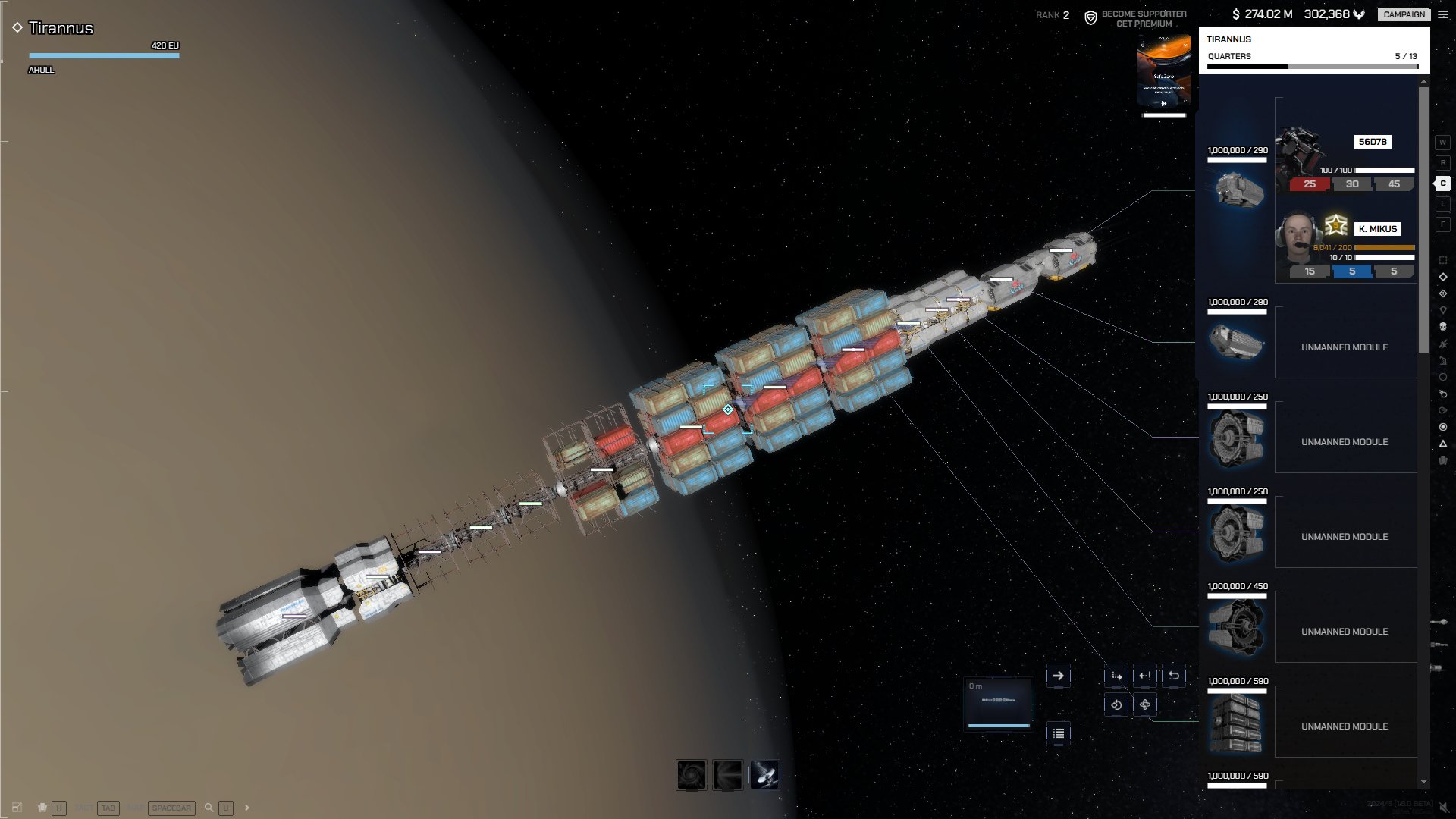Open the list view button
Viewport: 1456px width, 819px height.
pyautogui.click(x=1058, y=733)
